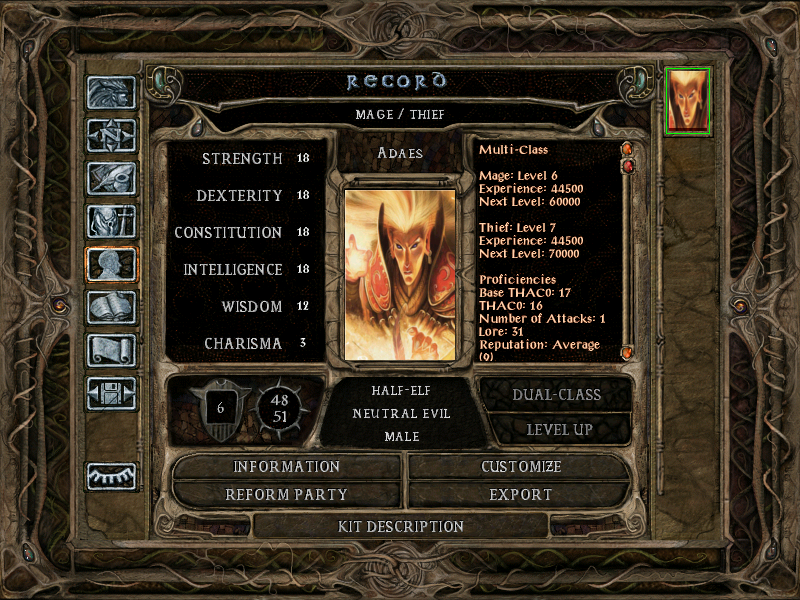
Task: Open the area map compass icon
Action: pos(111,135)
